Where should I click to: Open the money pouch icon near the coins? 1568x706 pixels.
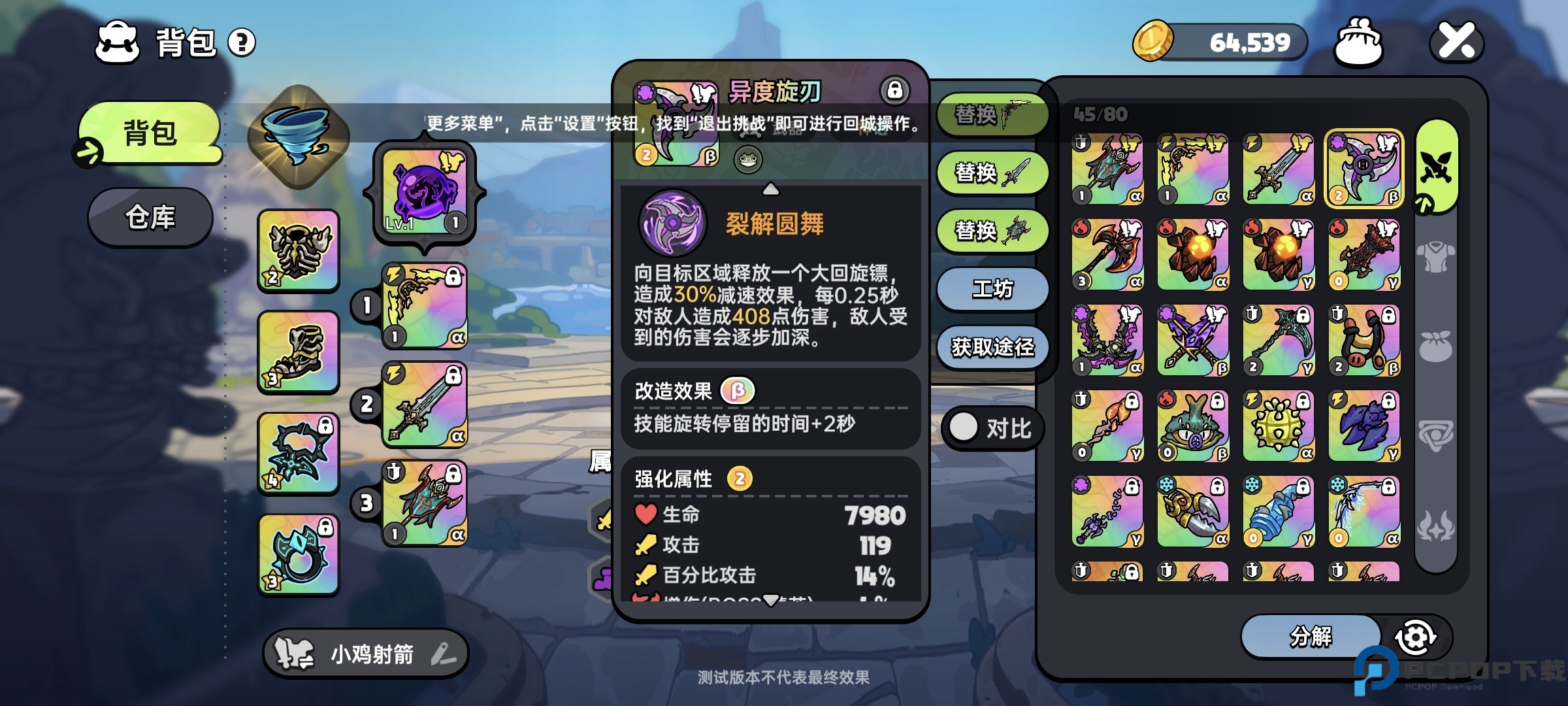(1358, 41)
